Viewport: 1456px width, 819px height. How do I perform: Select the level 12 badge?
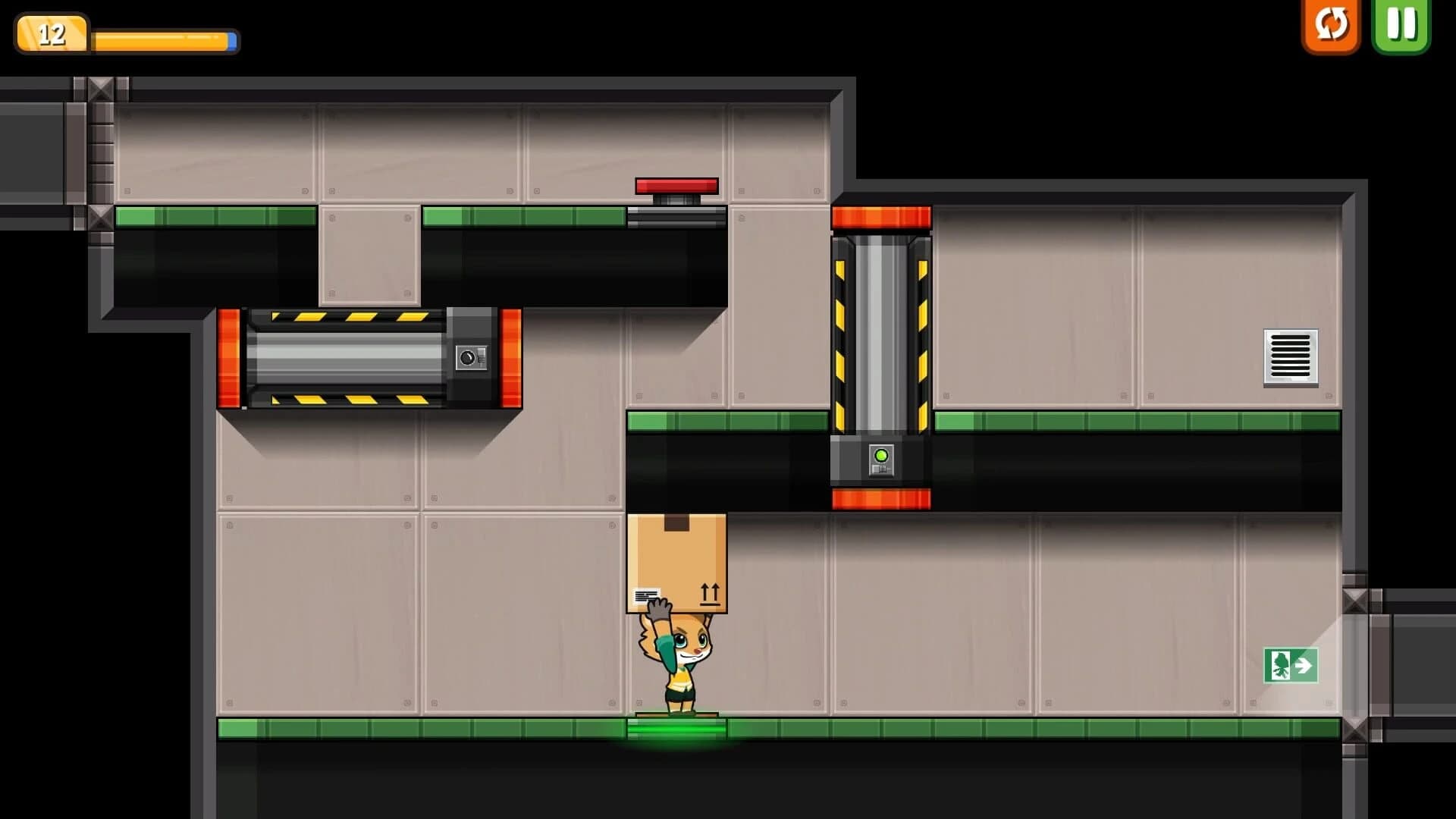52,32
